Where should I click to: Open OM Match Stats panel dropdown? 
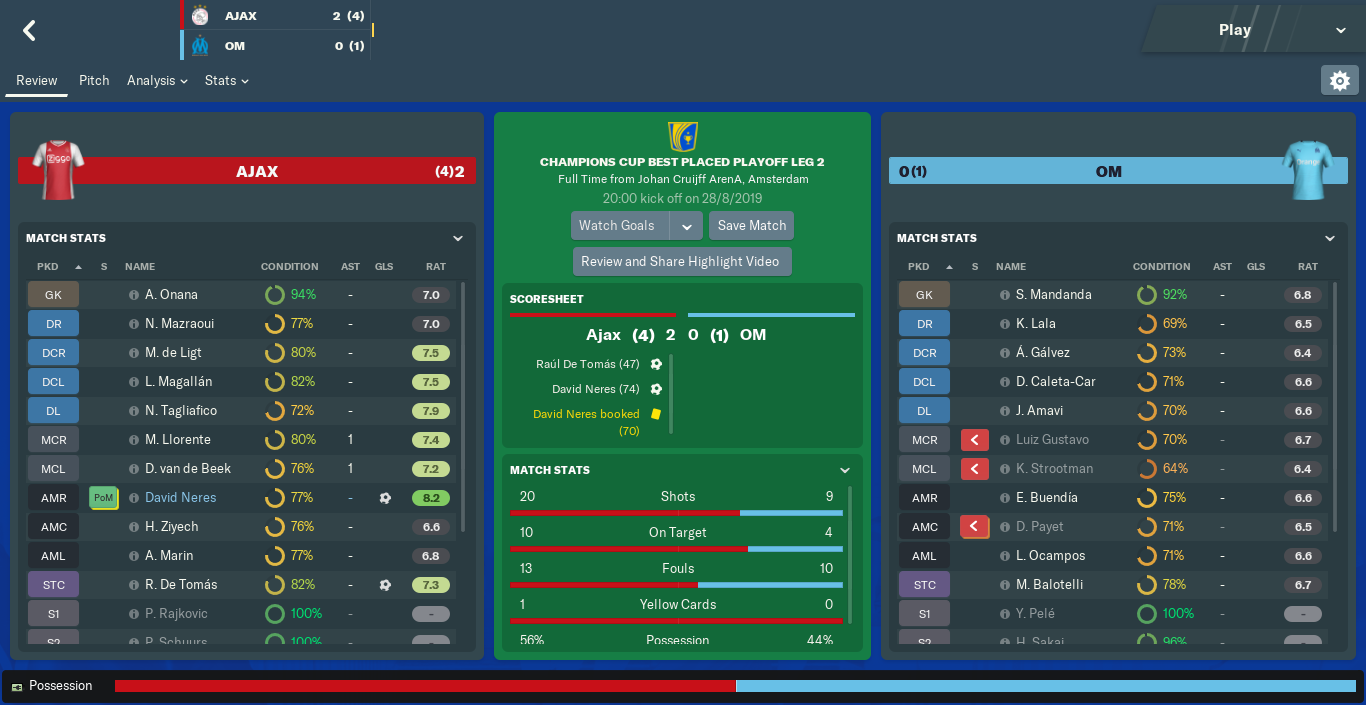tap(1330, 238)
